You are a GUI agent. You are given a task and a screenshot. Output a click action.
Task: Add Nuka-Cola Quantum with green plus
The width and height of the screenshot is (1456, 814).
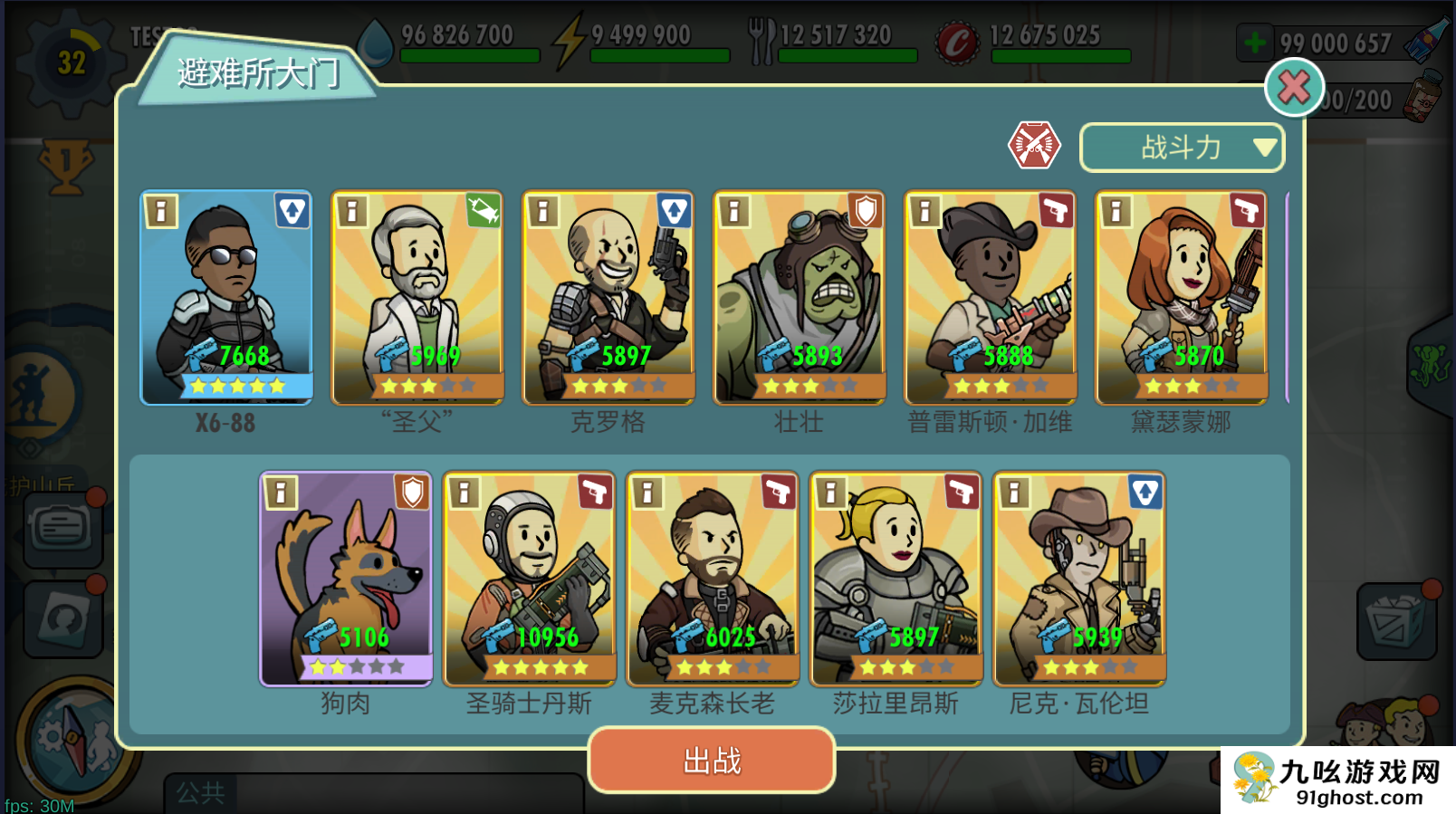coord(1255,43)
